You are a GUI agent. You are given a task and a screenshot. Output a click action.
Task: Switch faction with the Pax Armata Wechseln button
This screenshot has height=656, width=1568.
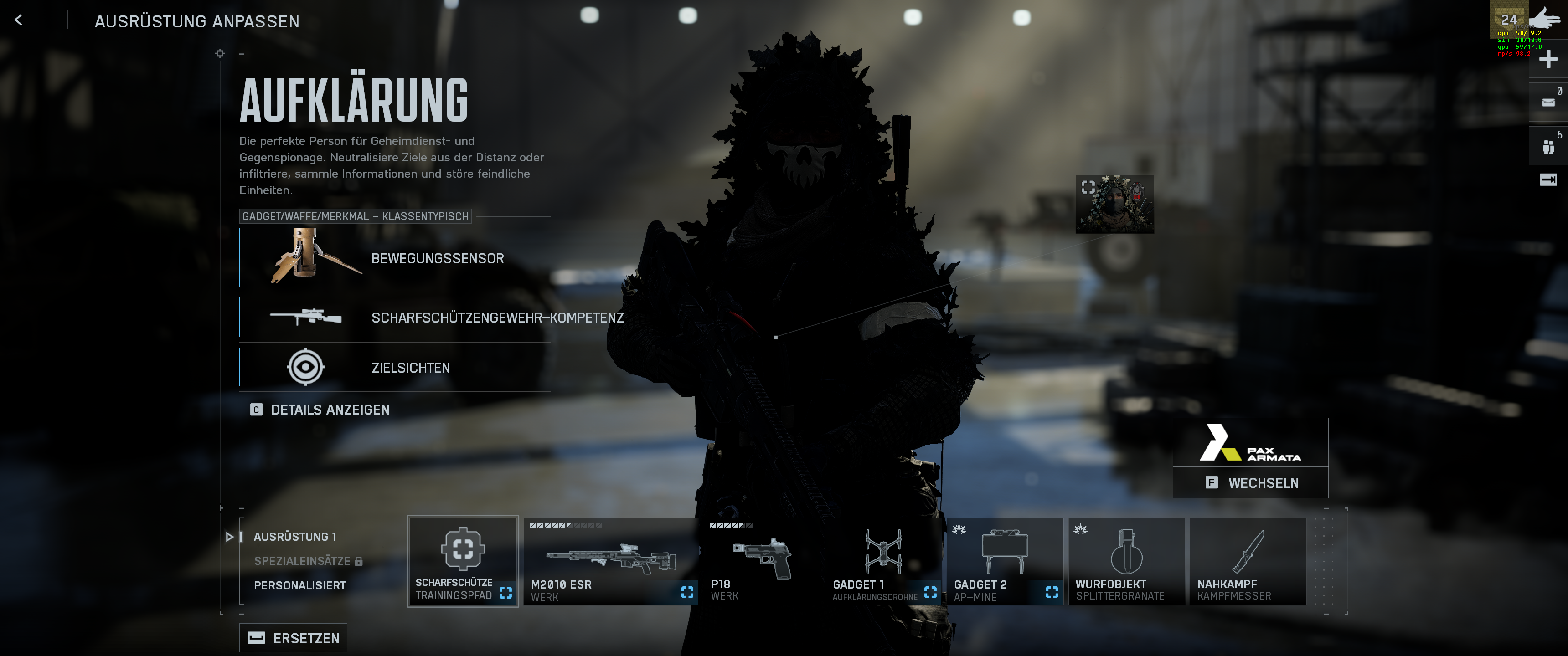click(1250, 482)
